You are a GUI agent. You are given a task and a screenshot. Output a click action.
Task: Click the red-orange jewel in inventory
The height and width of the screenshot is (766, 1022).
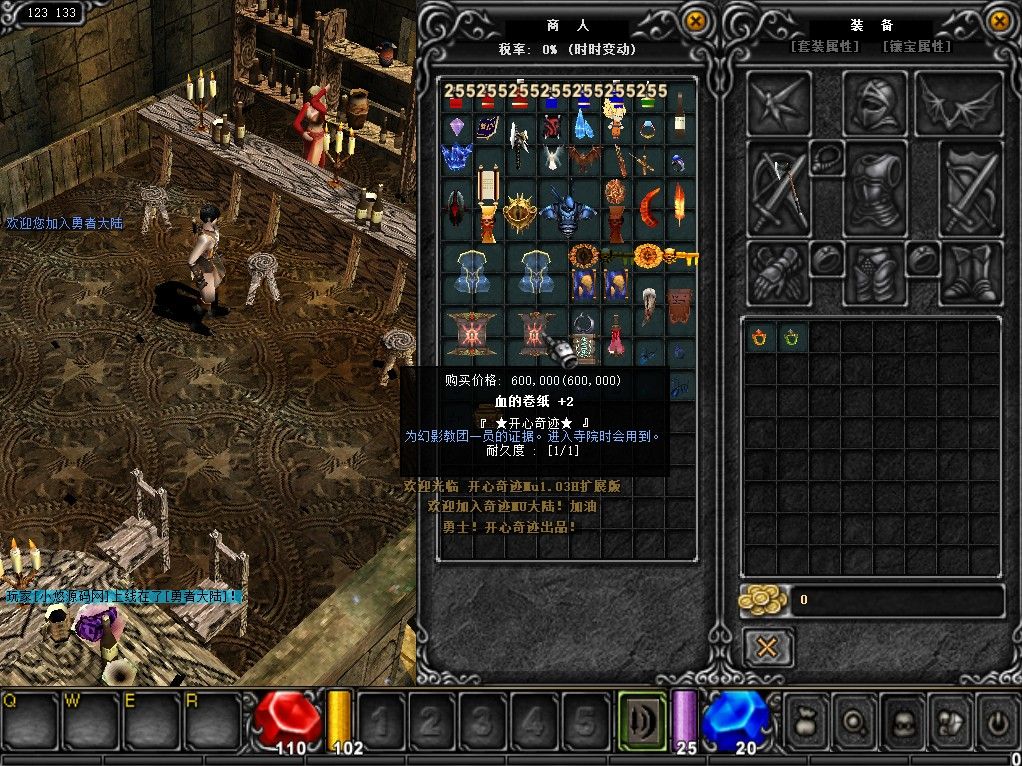[760, 337]
